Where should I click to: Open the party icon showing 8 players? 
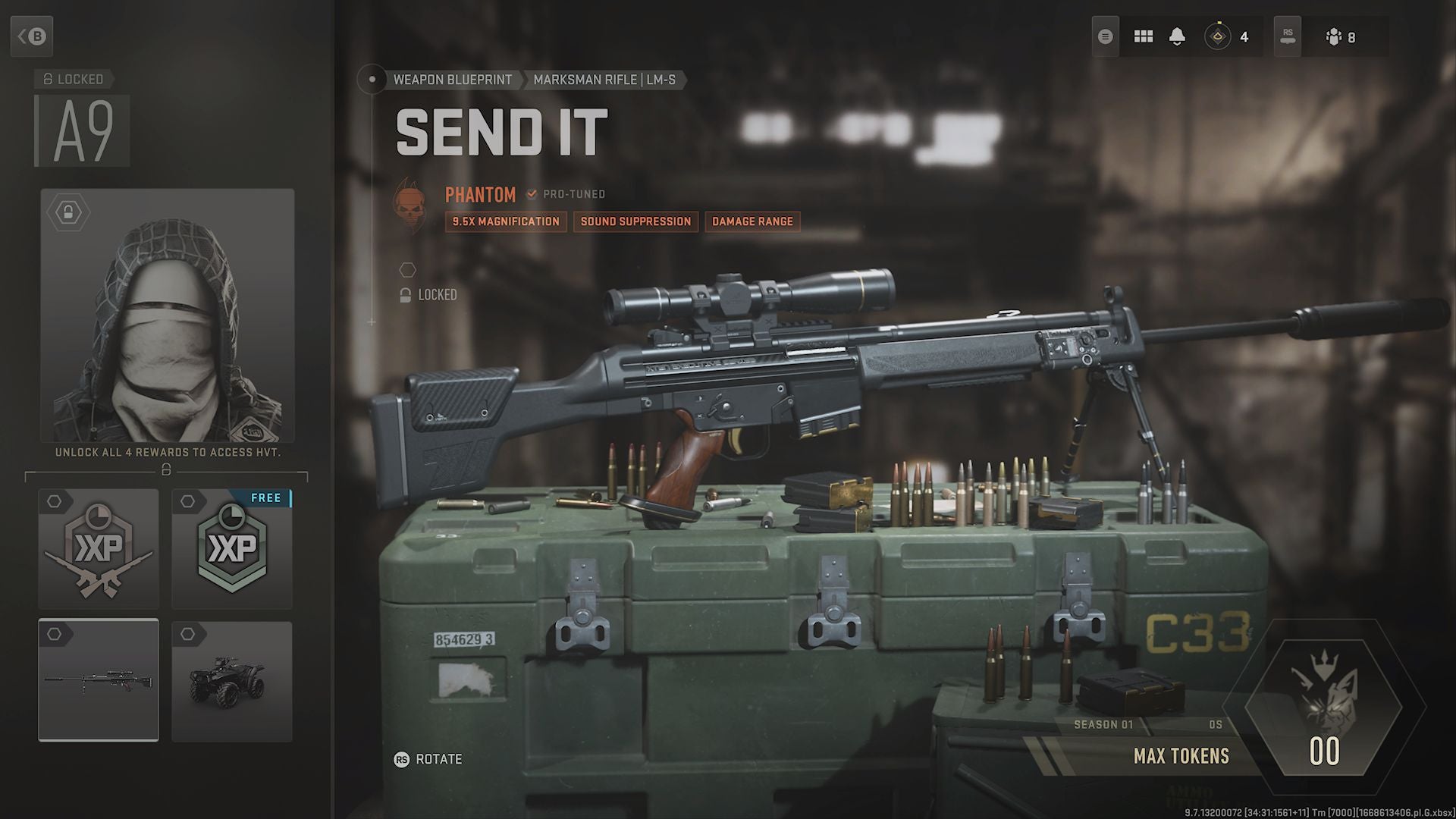click(x=1332, y=36)
